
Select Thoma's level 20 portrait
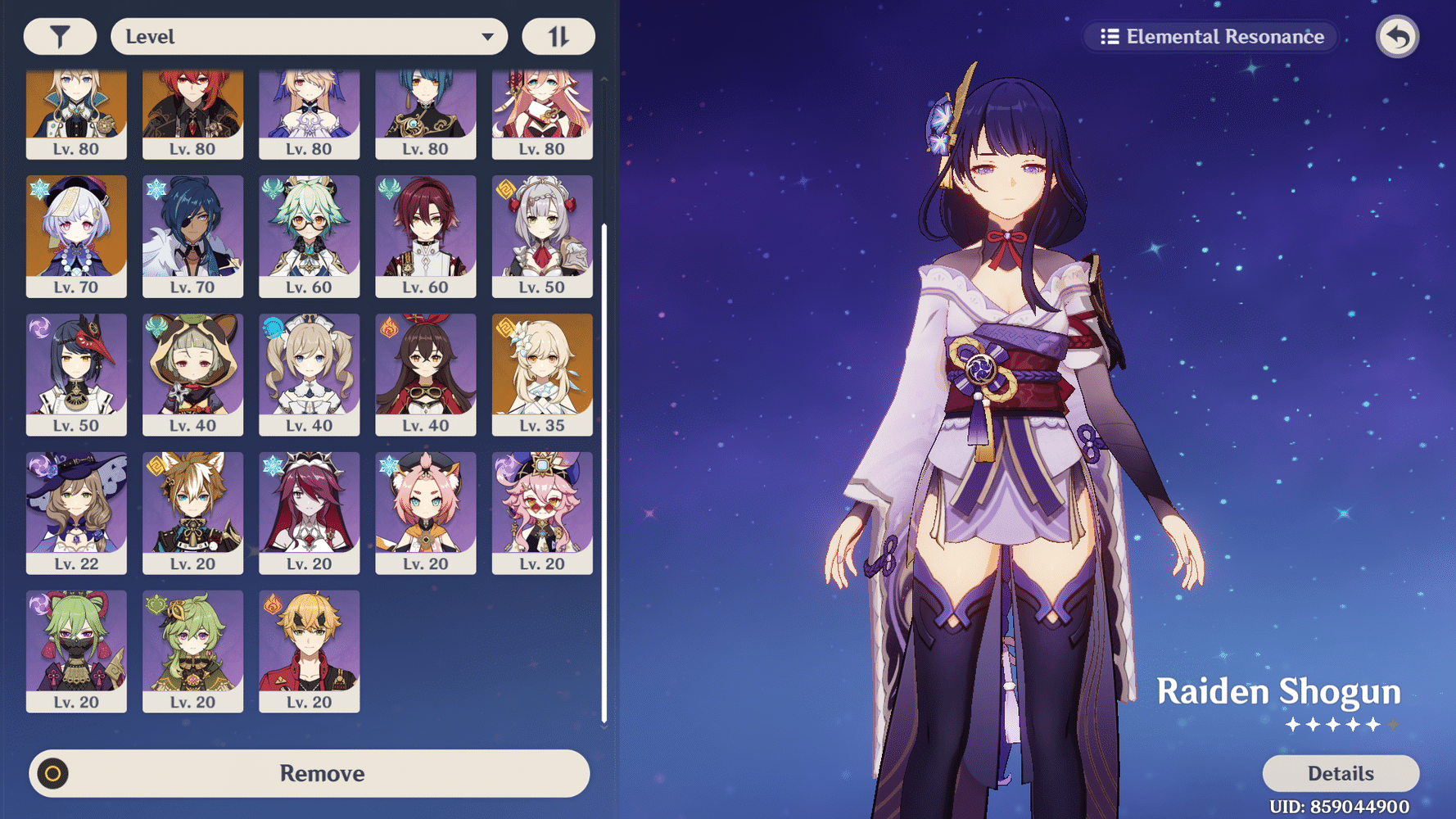pyautogui.click(x=309, y=651)
